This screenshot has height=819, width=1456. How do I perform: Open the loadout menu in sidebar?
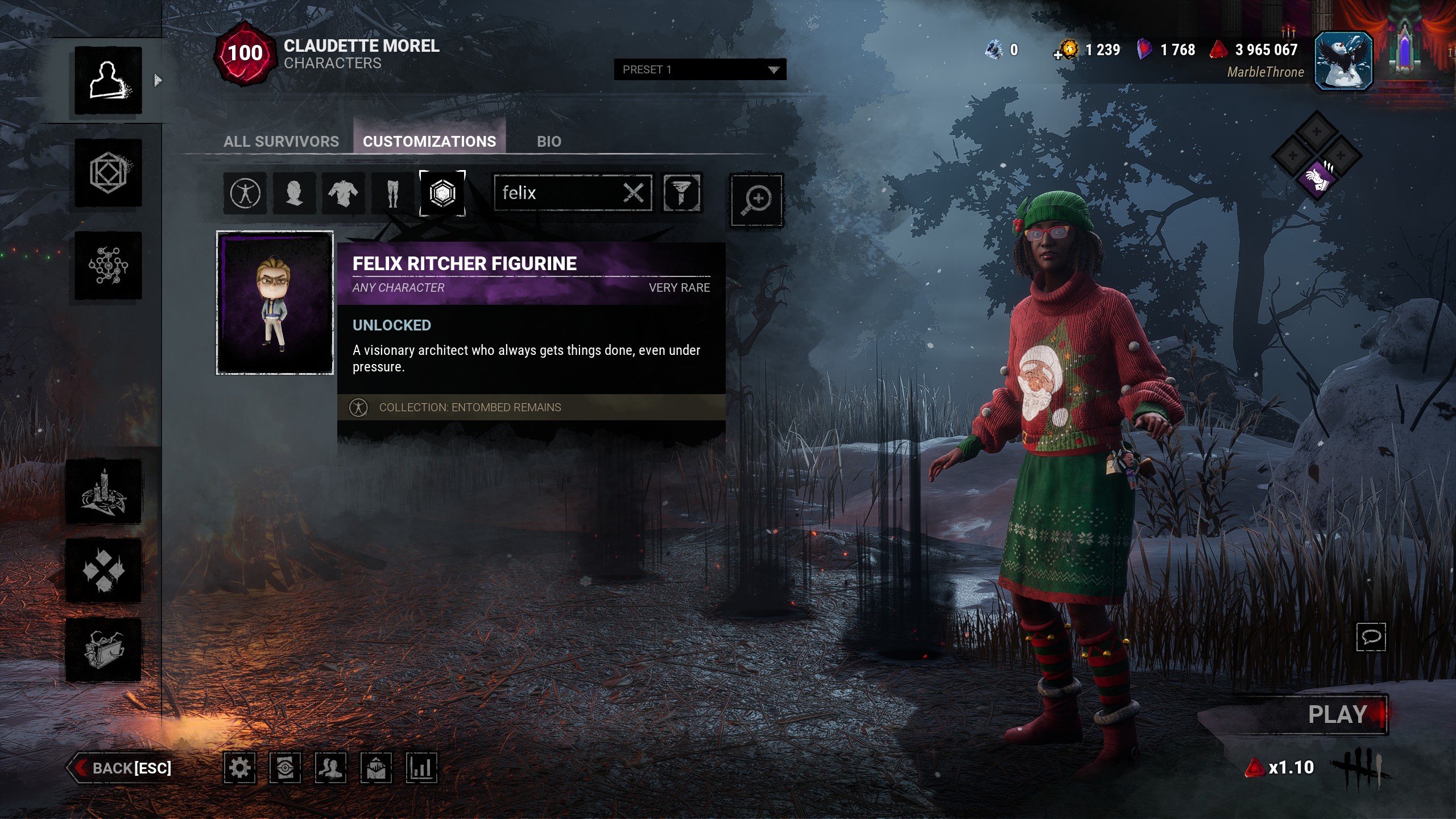pyautogui.click(x=108, y=173)
